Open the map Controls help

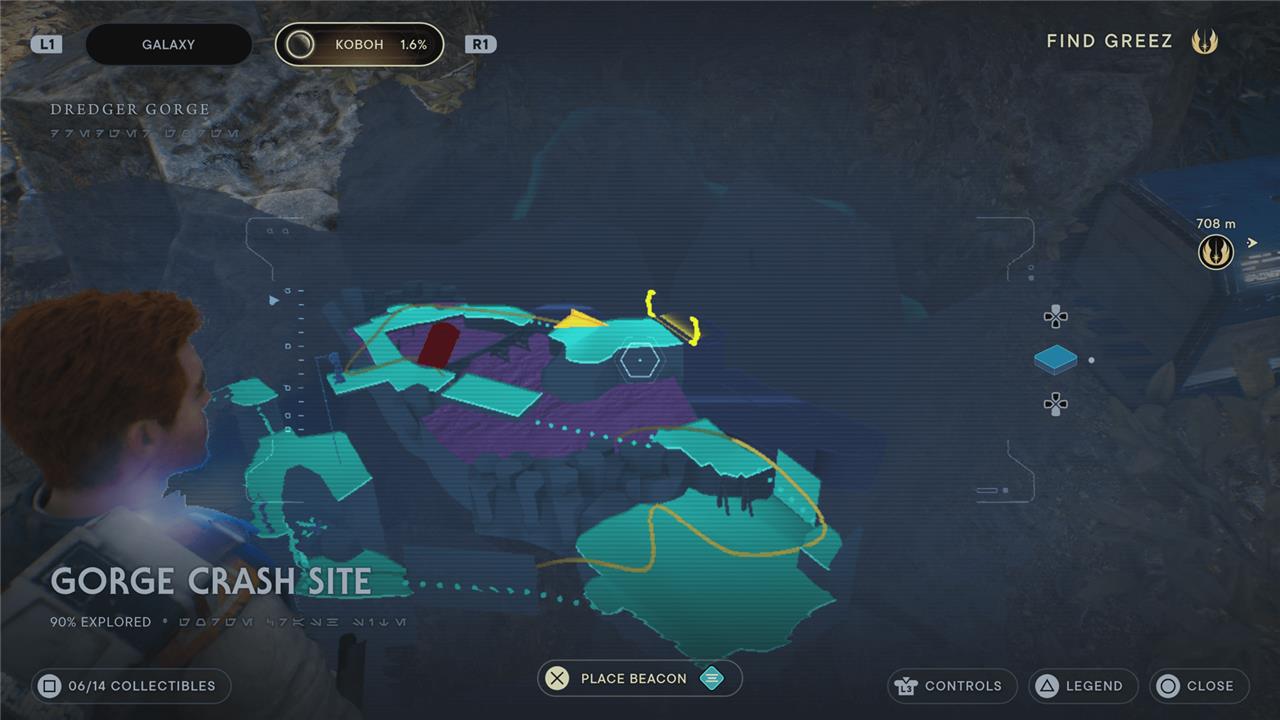pos(951,686)
